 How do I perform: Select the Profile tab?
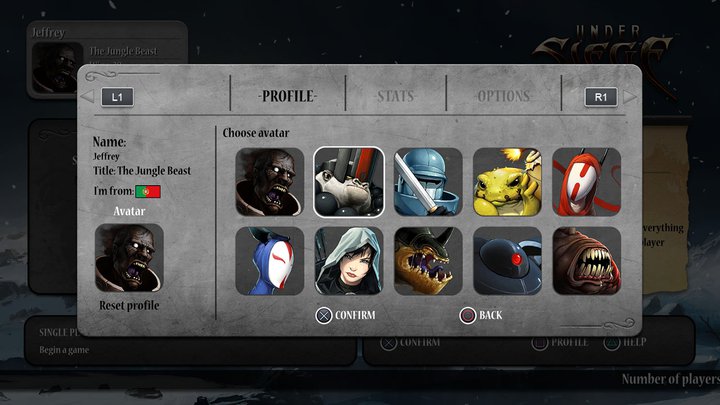(288, 97)
